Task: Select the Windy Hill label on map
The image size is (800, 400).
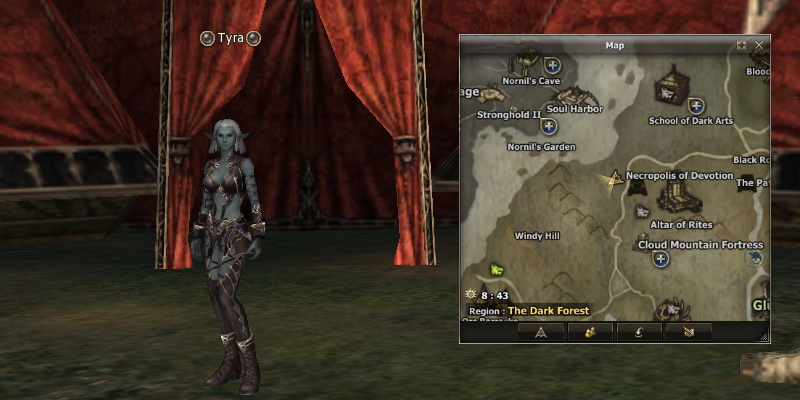Action: (537, 236)
